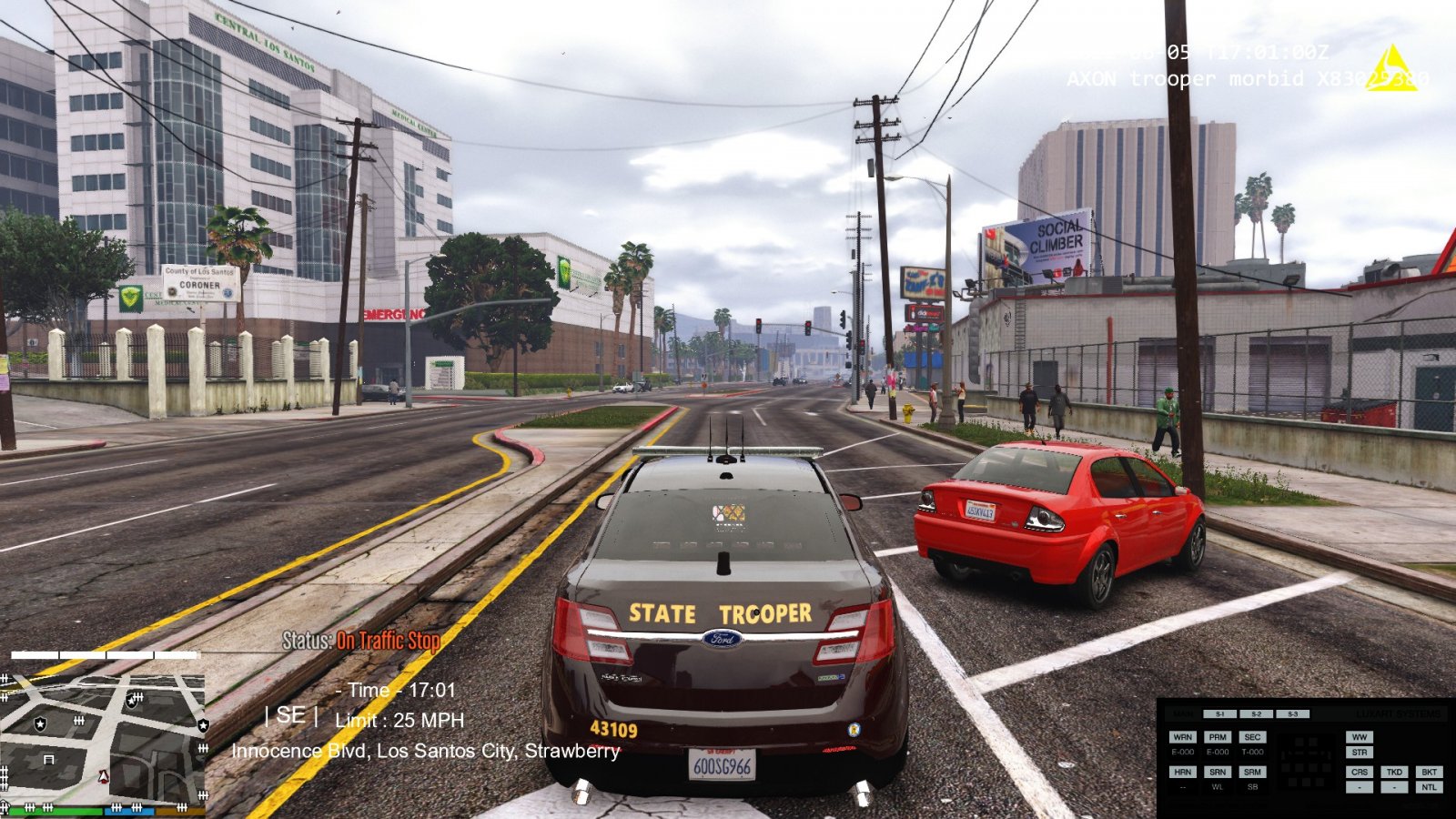Select the player arrow on the minimap
This screenshot has height=819, width=1456.
click(104, 776)
